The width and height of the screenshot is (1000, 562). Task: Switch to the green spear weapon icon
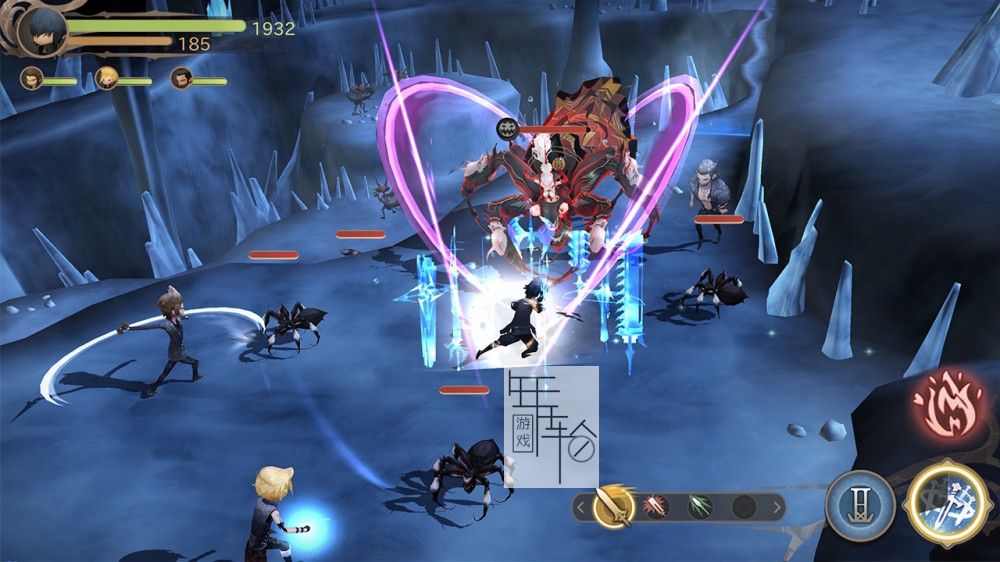click(701, 507)
